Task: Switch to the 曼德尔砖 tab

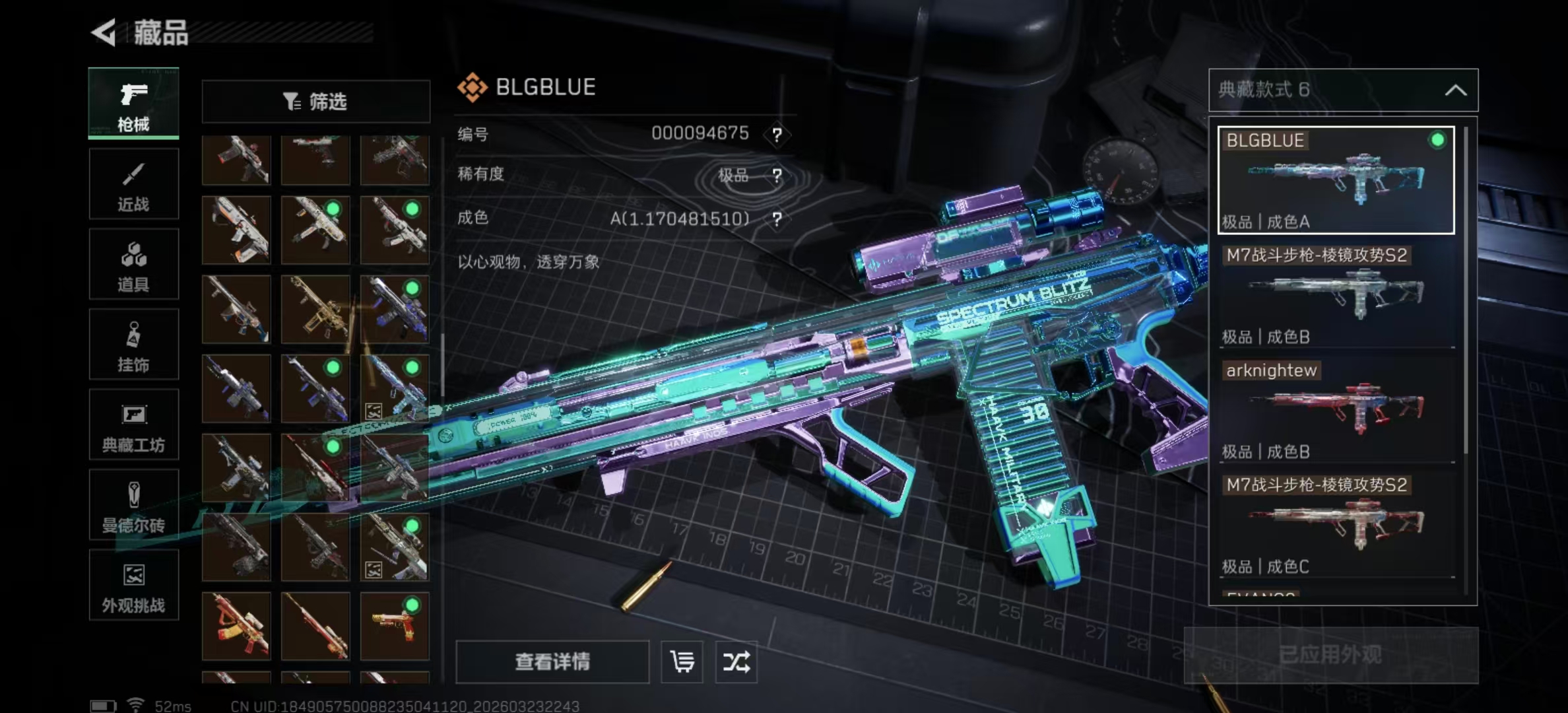Action: pyautogui.click(x=133, y=506)
